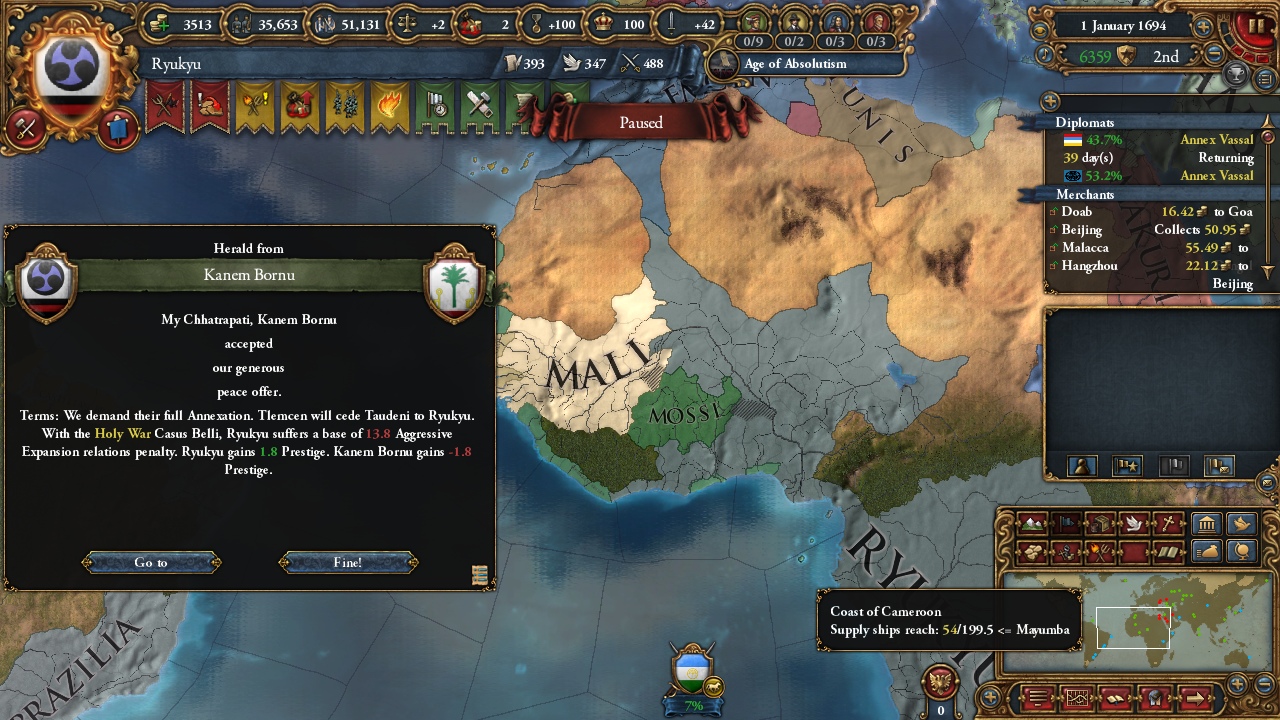1280x720 pixels.
Task: Open government panel via building icon
Action: 1206,524
